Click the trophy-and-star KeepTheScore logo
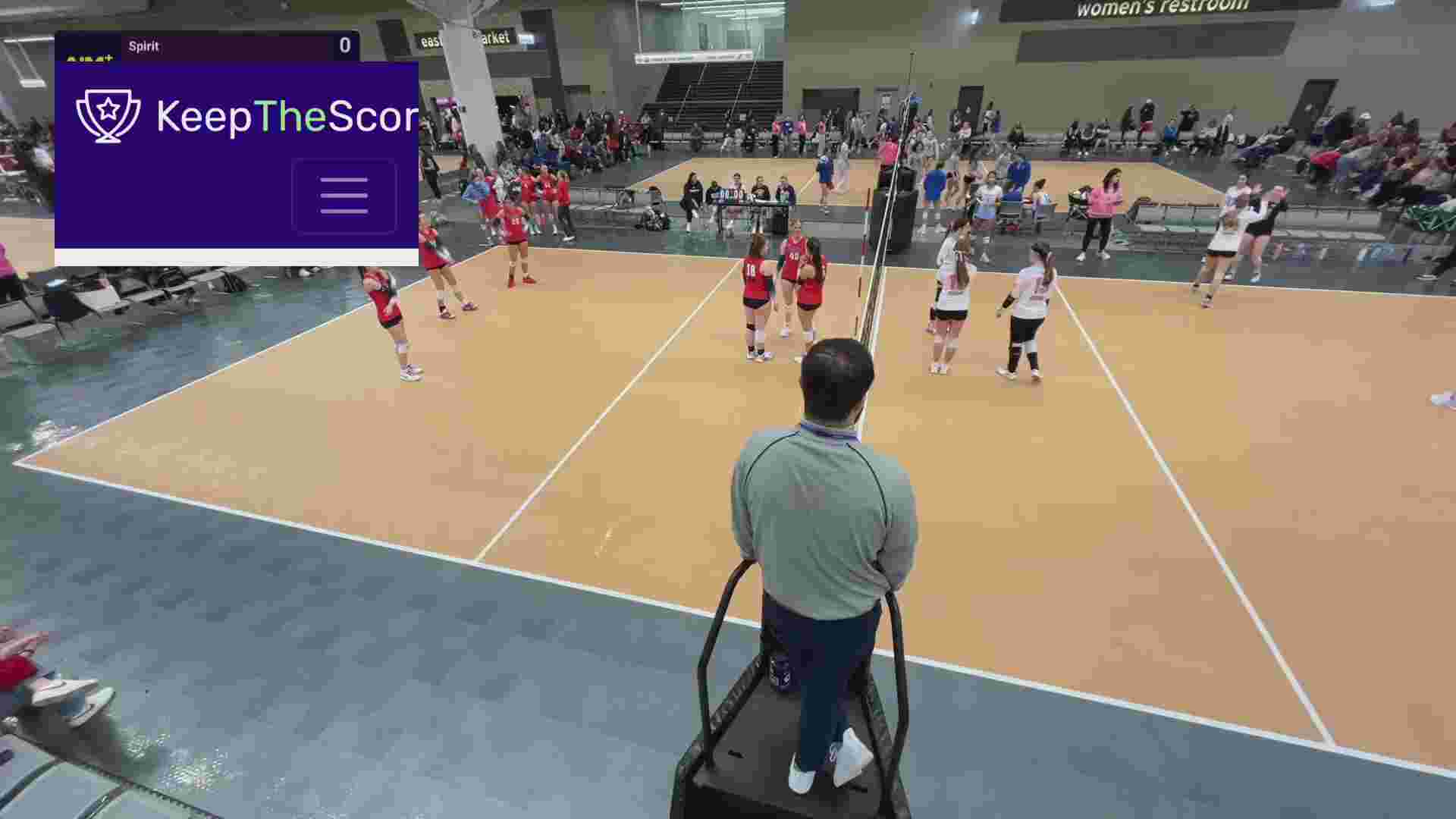 pyautogui.click(x=108, y=115)
